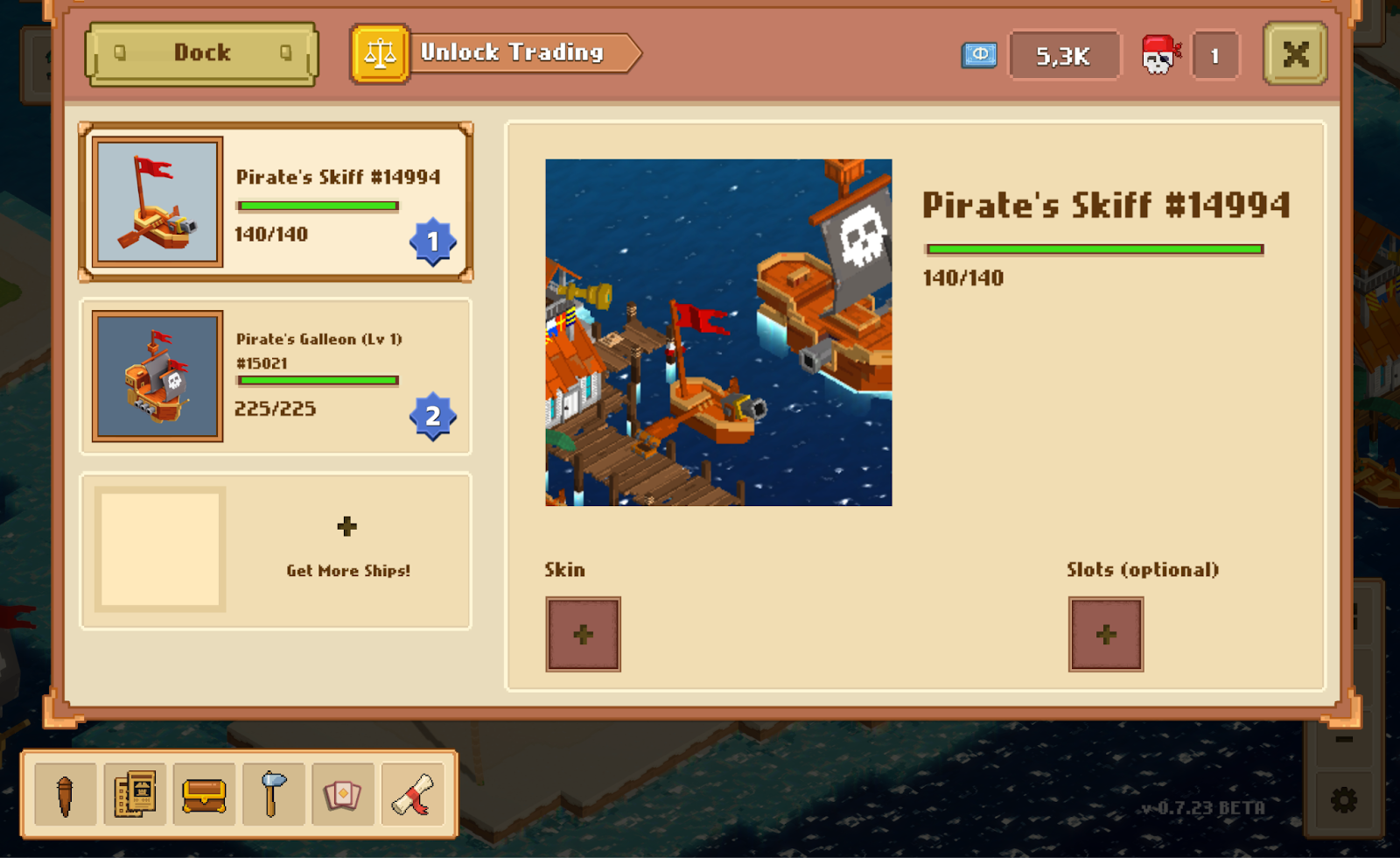Select the hammer build tool icon
This screenshot has height=858, width=1400.
[x=273, y=795]
